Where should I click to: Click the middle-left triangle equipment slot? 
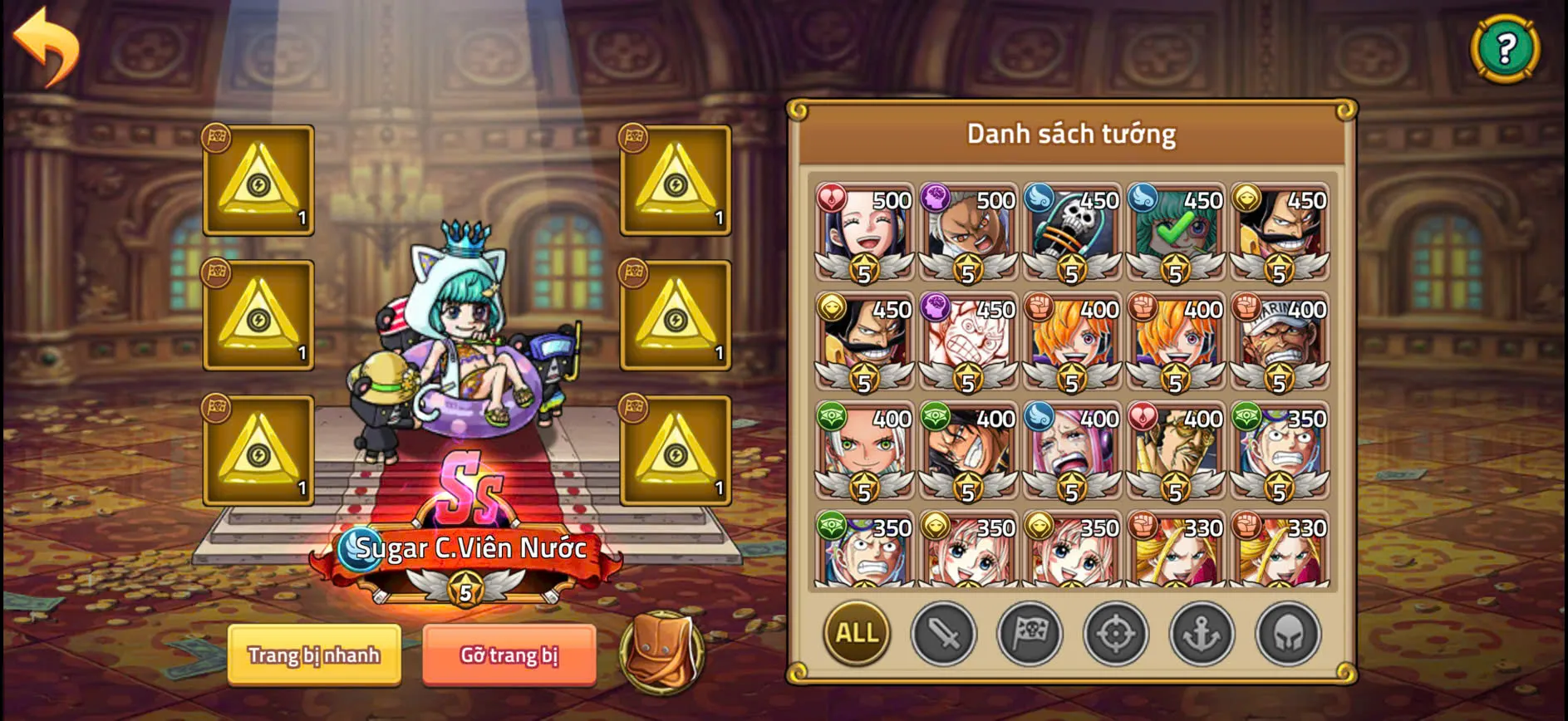pyautogui.click(x=258, y=316)
